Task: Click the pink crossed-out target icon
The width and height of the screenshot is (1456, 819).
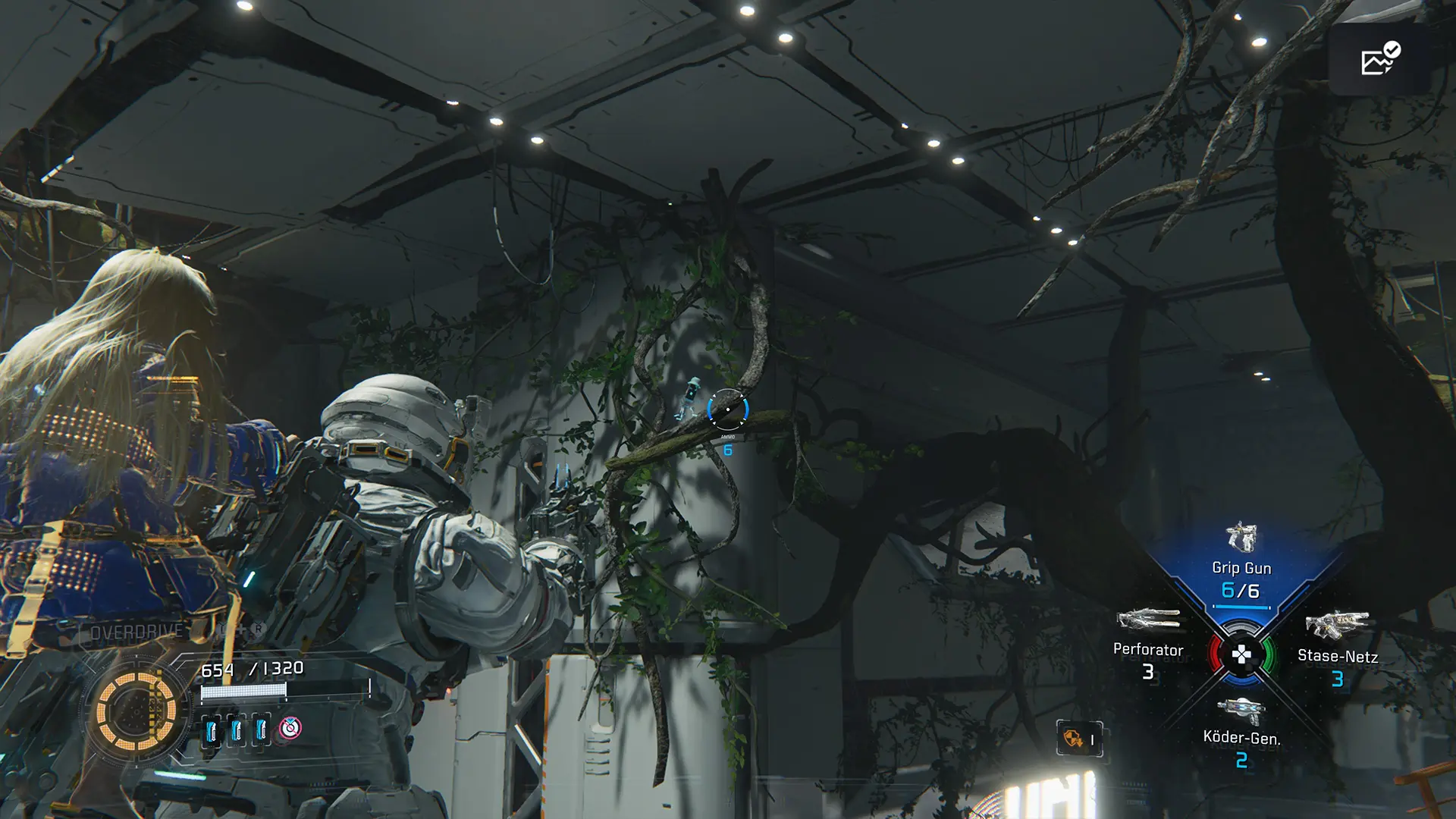Action: 290,729
